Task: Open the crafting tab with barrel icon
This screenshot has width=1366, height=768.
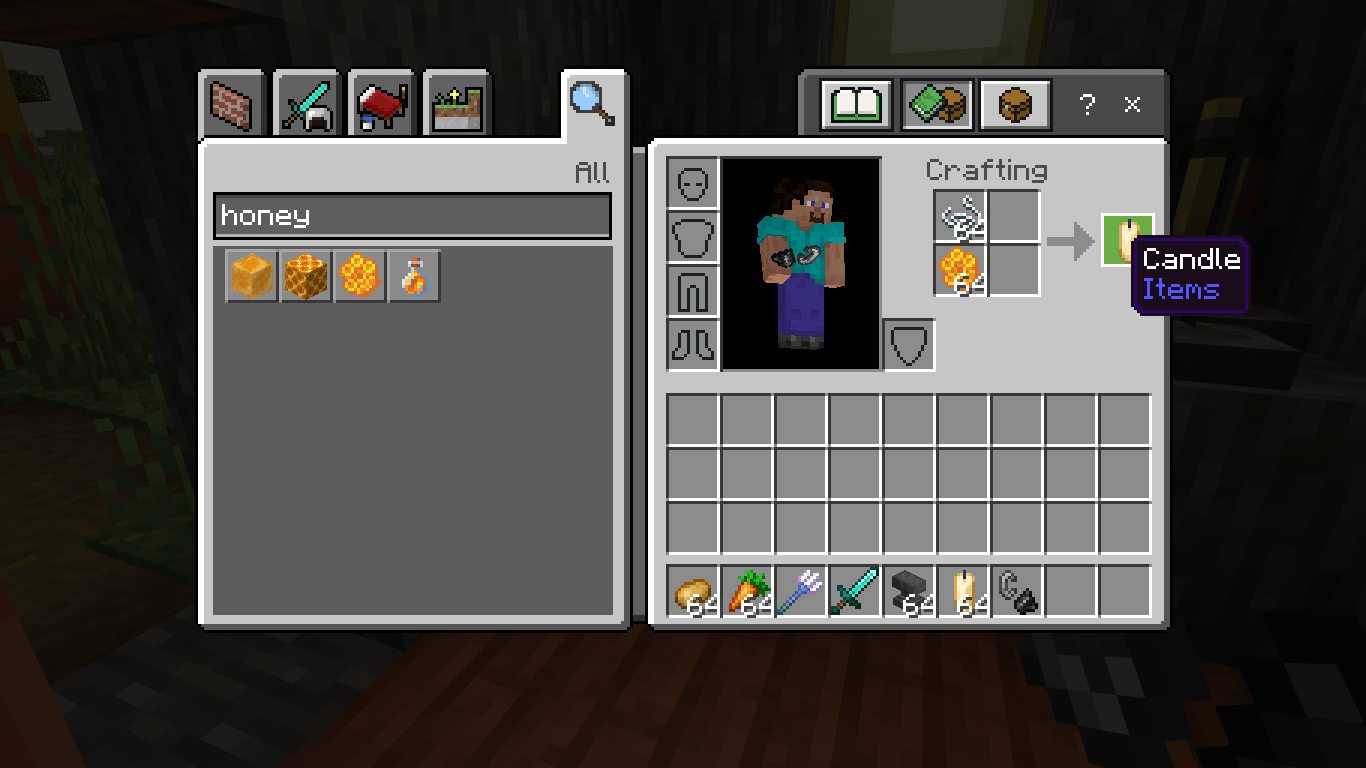Action: pyautogui.click(x=1015, y=103)
